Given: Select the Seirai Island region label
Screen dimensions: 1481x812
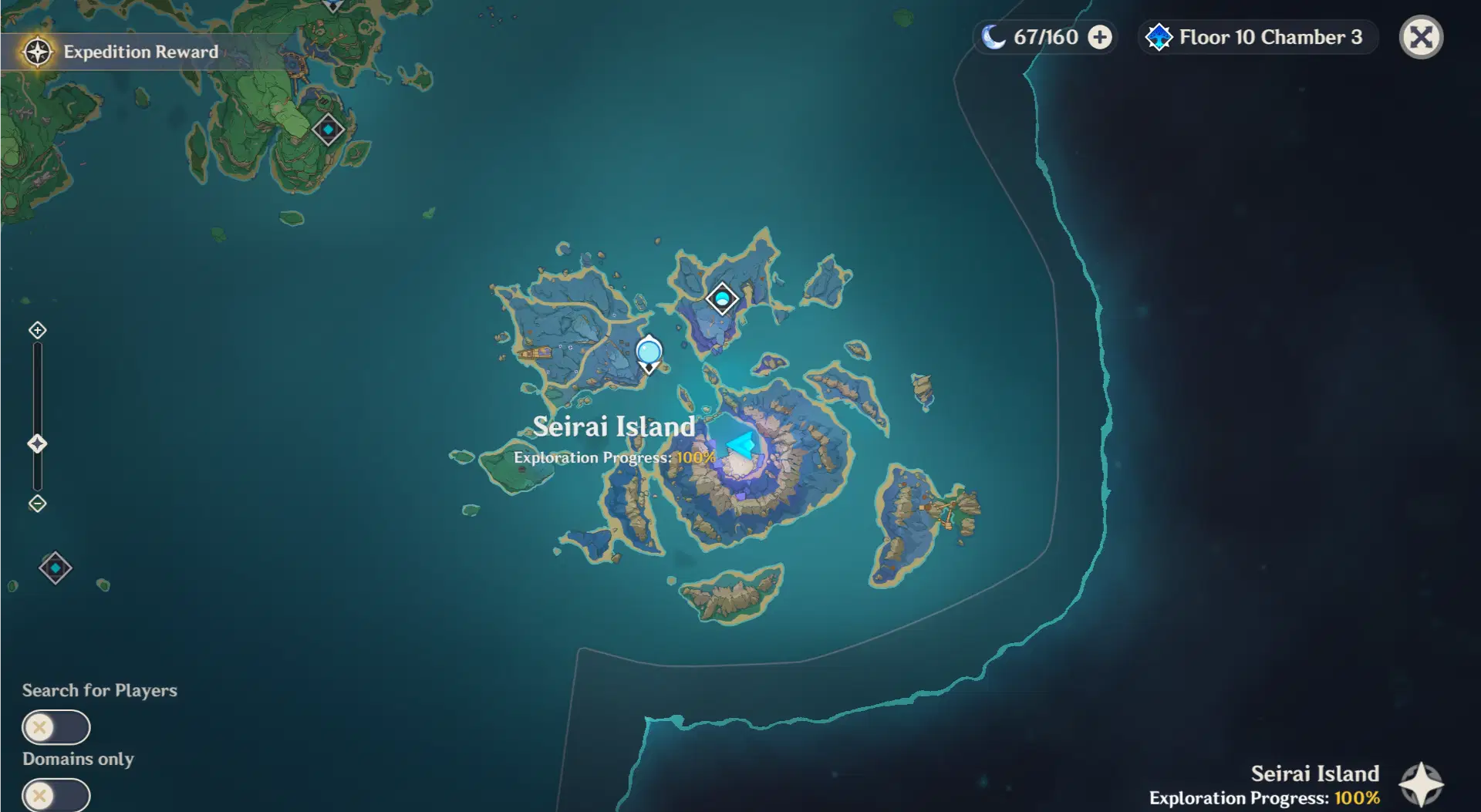Looking at the screenshot, I should pos(614,426).
